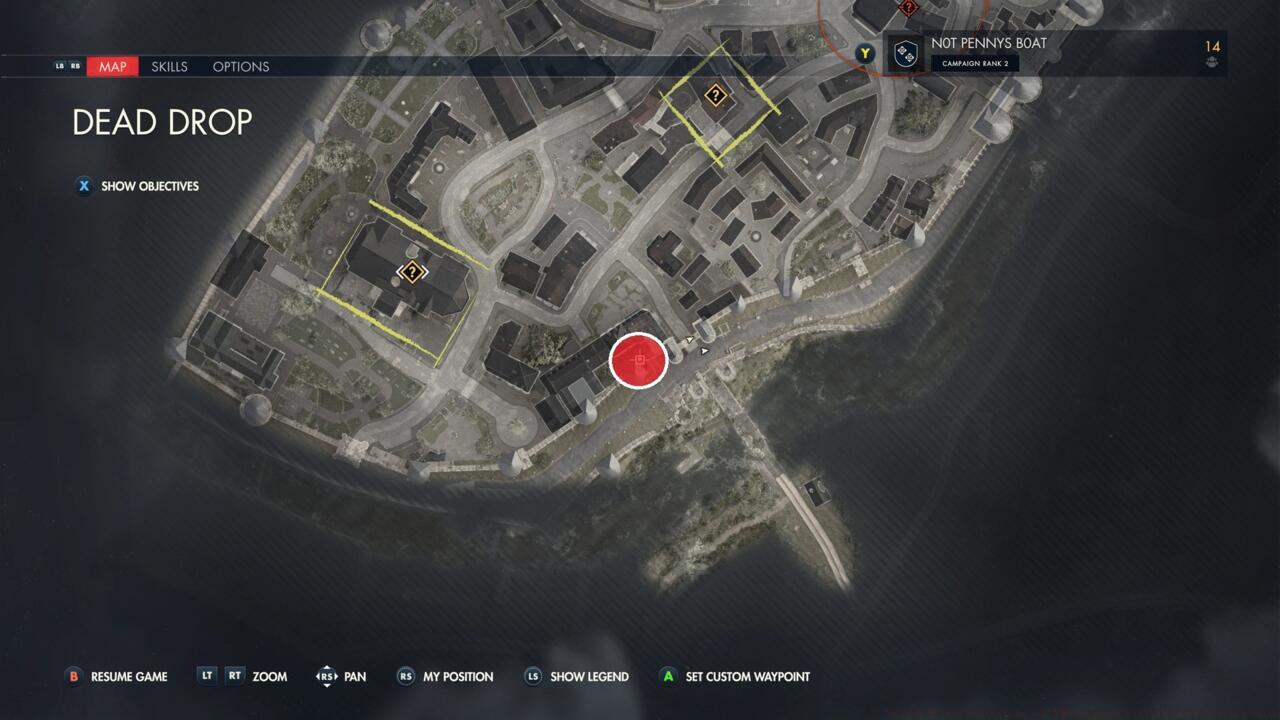The width and height of the screenshot is (1280, 720).
Task: Select the RS My Position icon
Action: (405, 677)
